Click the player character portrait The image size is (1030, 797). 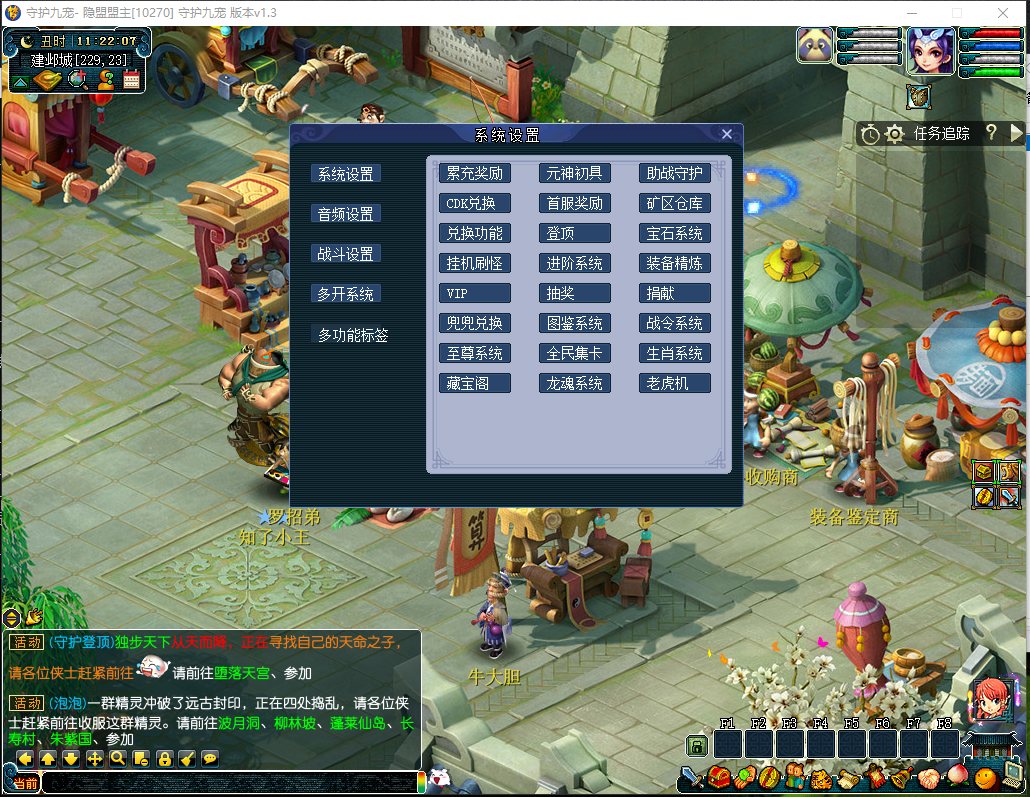(931, 50)
